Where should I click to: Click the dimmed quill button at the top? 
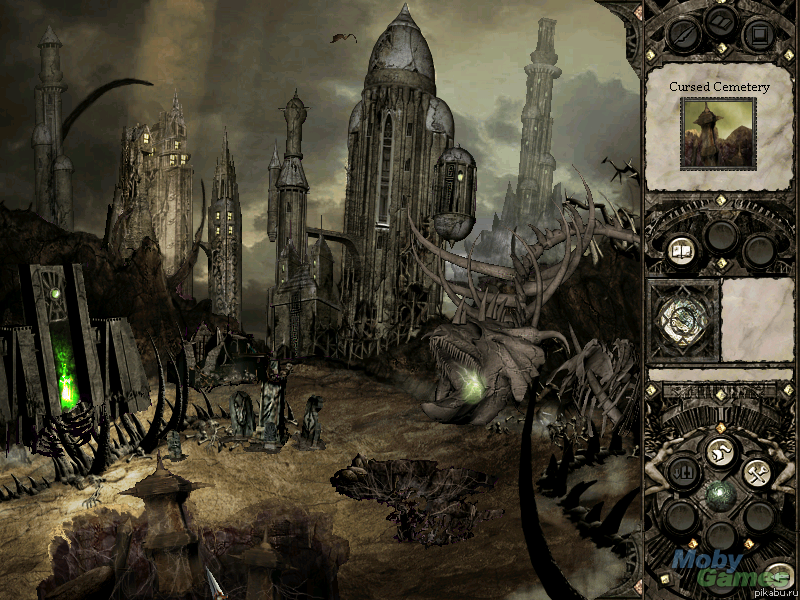pyautogui.click(x=683, y=38)
